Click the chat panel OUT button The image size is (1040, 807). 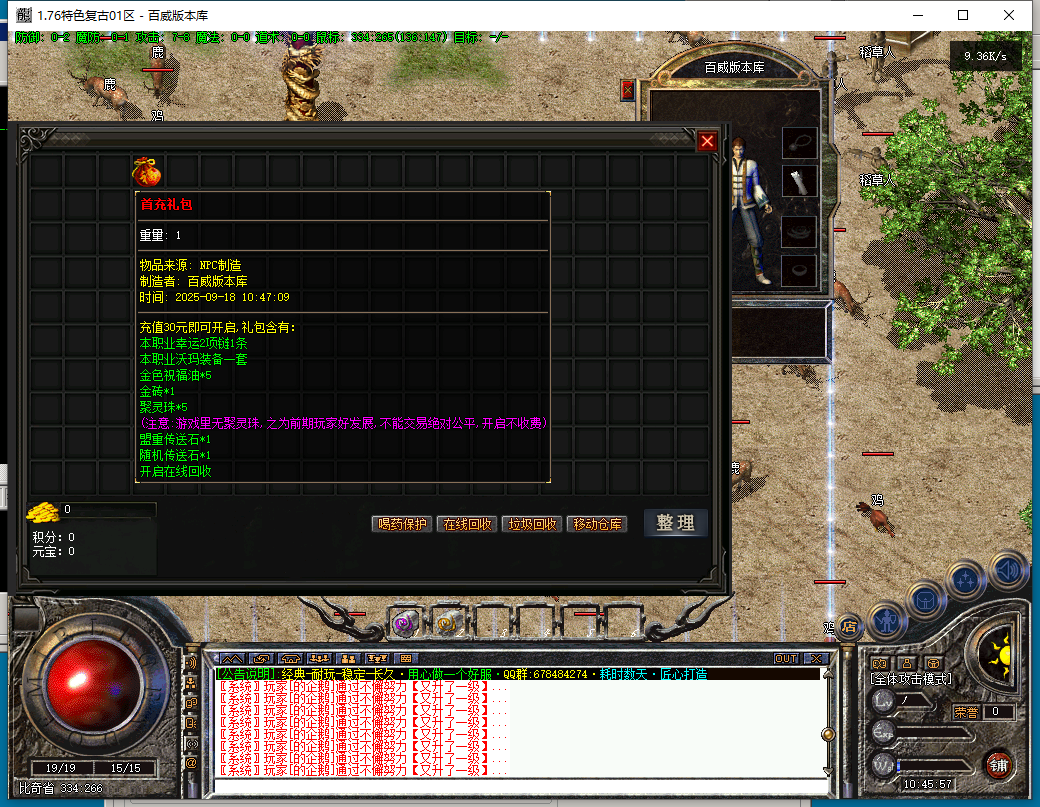tap(786, 658)
